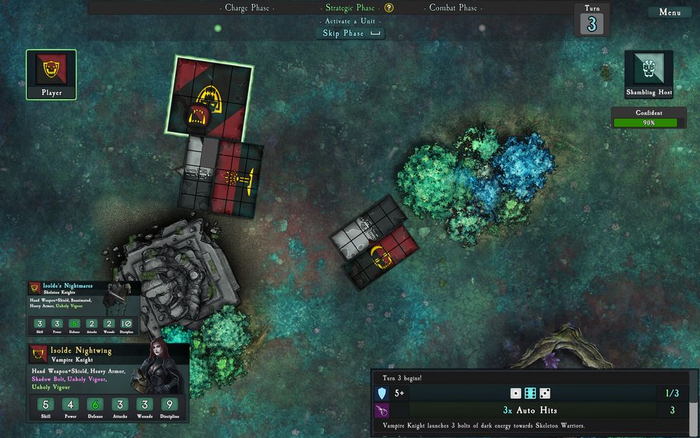700x438 pixels.
Task: Select the Player faction portrait
Action: [x=51, y=74]
